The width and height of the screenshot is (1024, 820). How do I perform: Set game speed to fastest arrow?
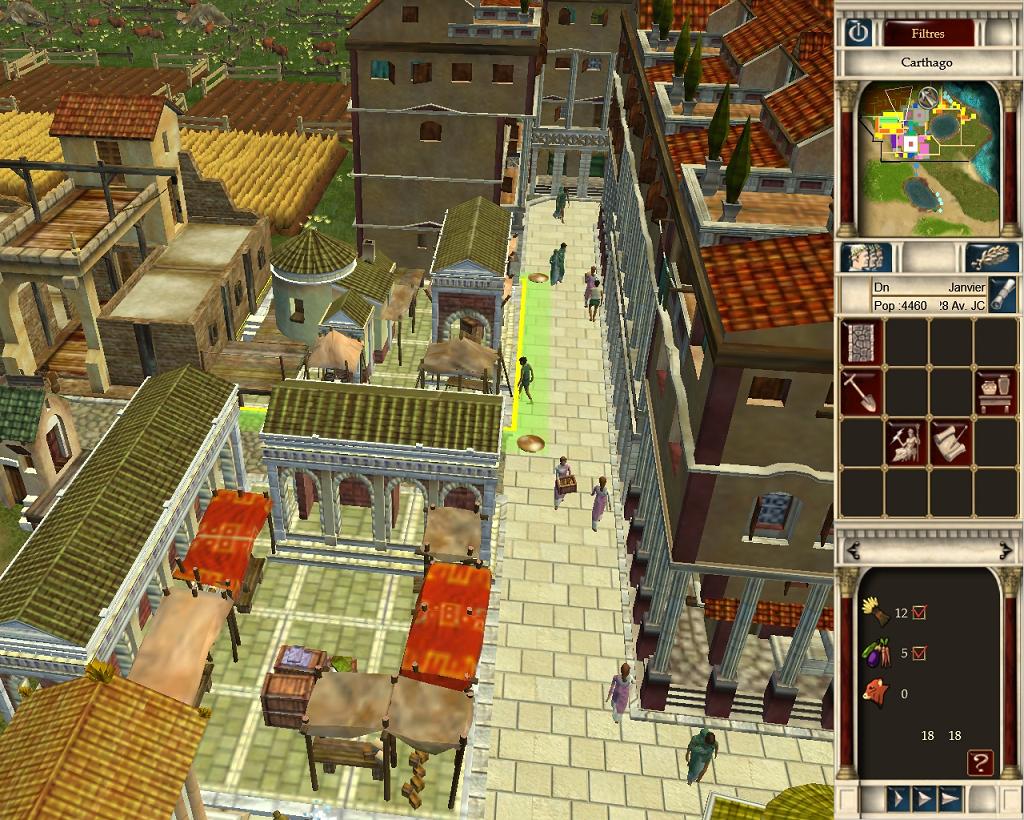pos(951,799)
